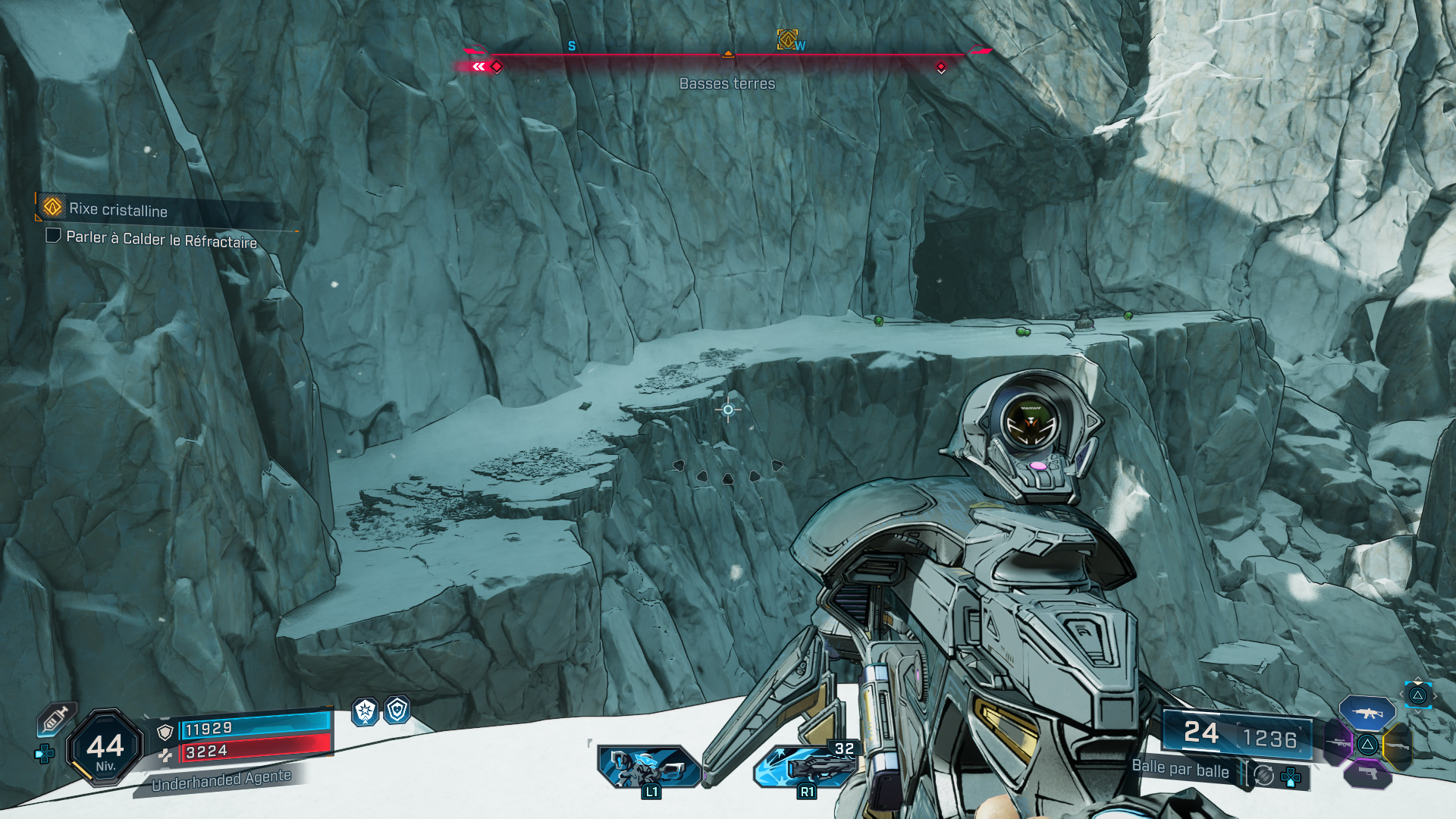Select the starburst shield status buff icon
Image resolution: width=1456 pixels, height=819 pixels.
coord(366,711)
